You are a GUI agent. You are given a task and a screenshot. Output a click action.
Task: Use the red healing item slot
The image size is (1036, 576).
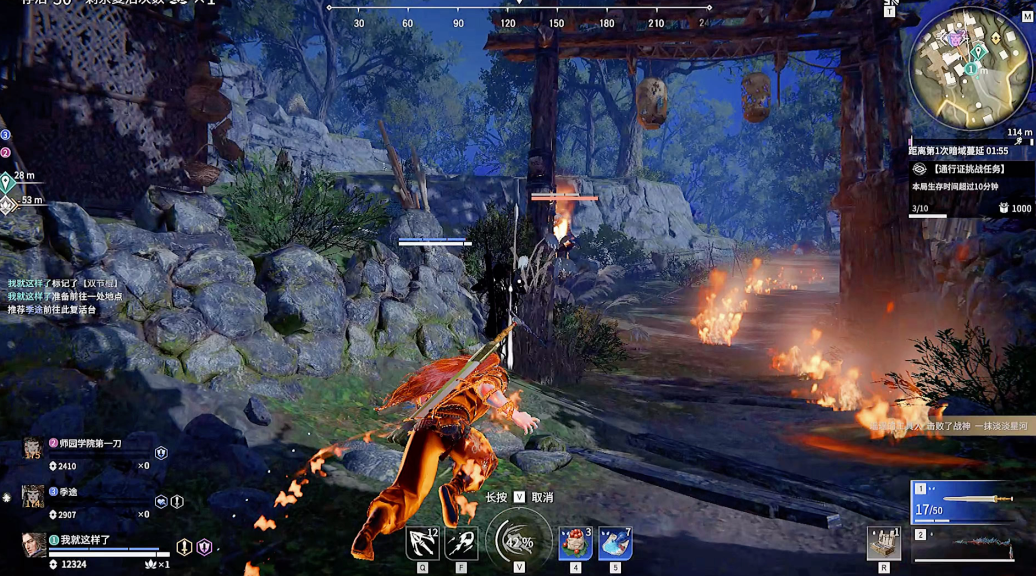[x=574, y=543]
